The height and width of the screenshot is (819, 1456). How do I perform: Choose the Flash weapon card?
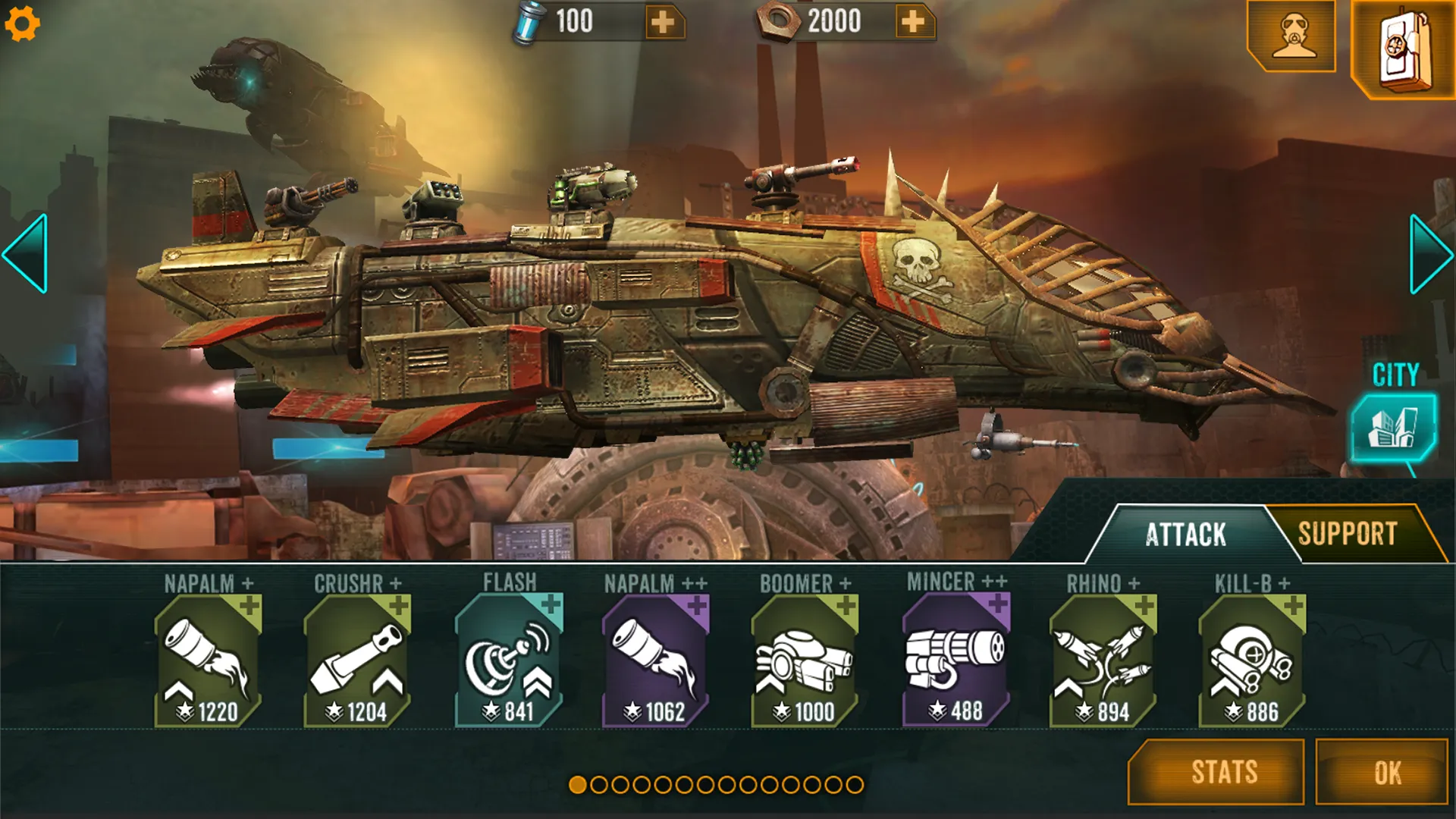click(508, 660)
